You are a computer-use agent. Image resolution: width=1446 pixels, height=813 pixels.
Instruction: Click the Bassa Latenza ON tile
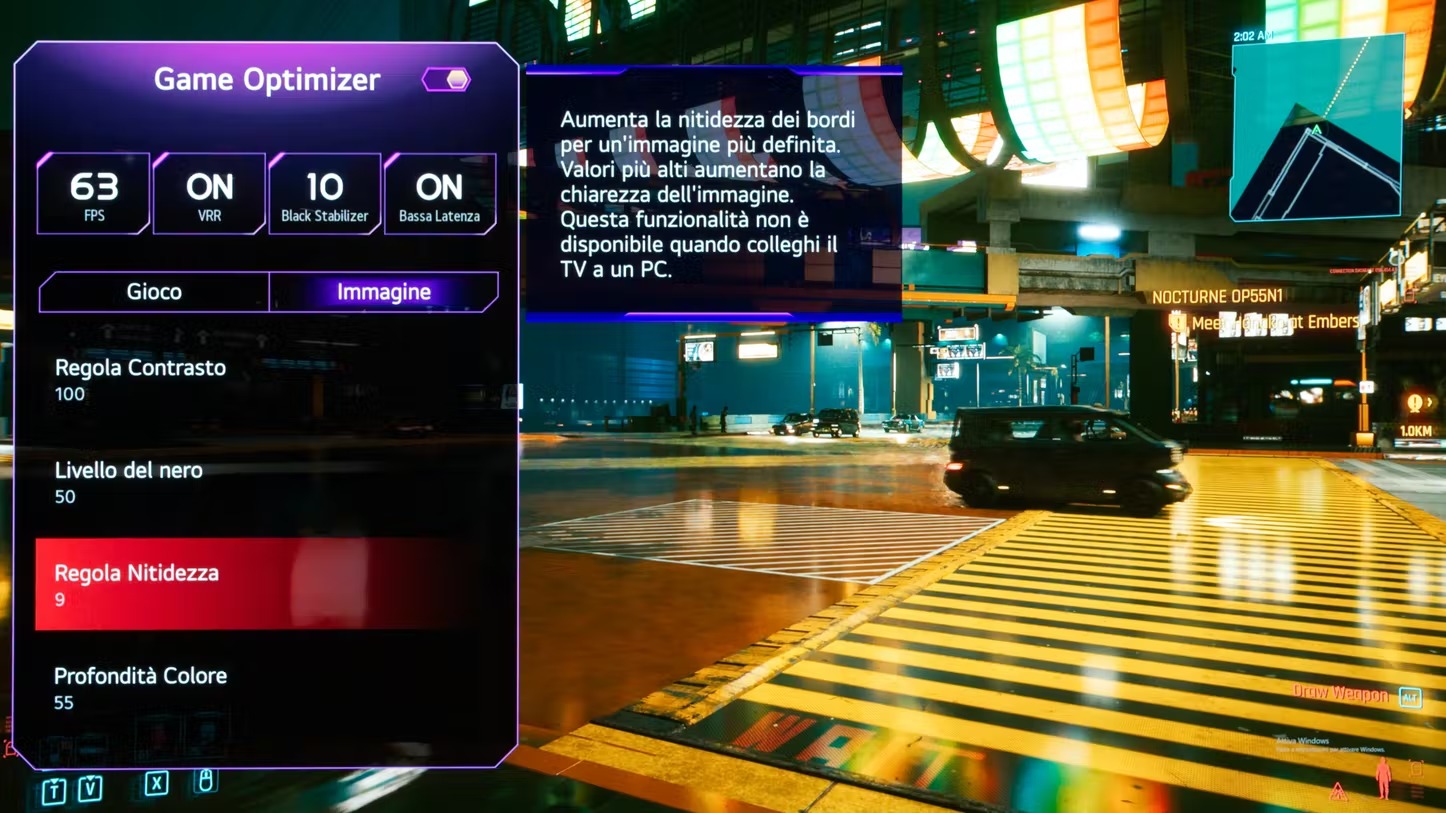point(440,194)
